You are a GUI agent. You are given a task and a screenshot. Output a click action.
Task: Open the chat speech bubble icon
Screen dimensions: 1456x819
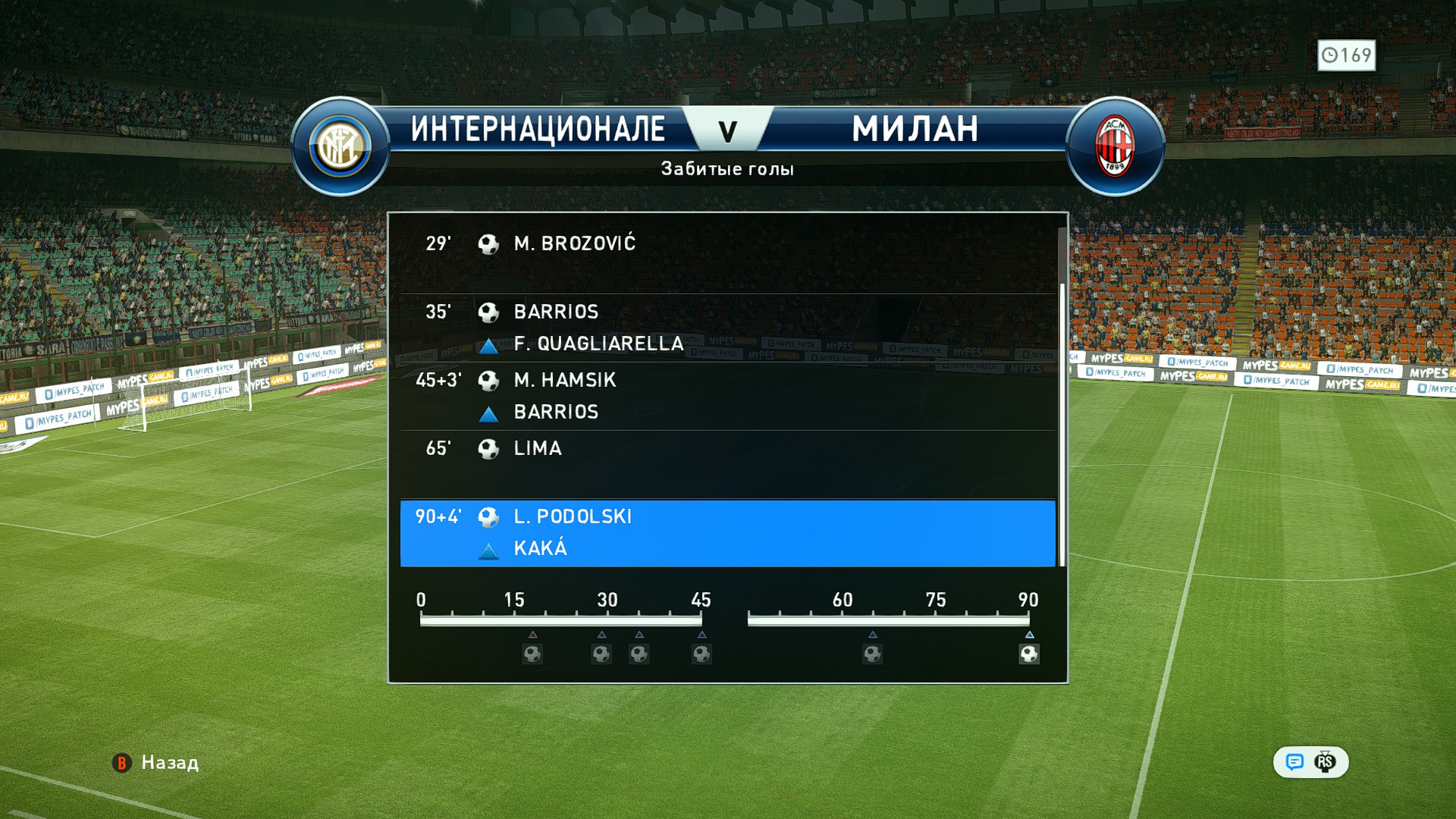[1294, 762]
